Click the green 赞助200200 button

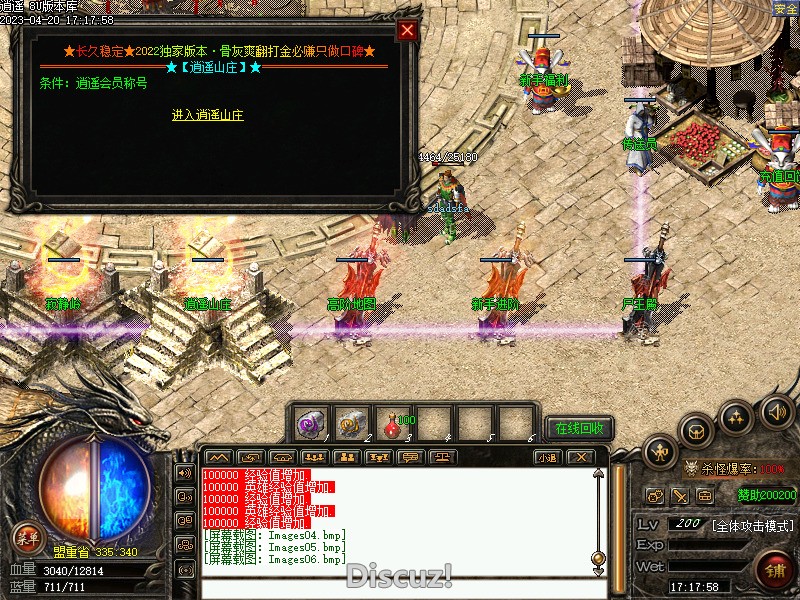coord(767,494)
